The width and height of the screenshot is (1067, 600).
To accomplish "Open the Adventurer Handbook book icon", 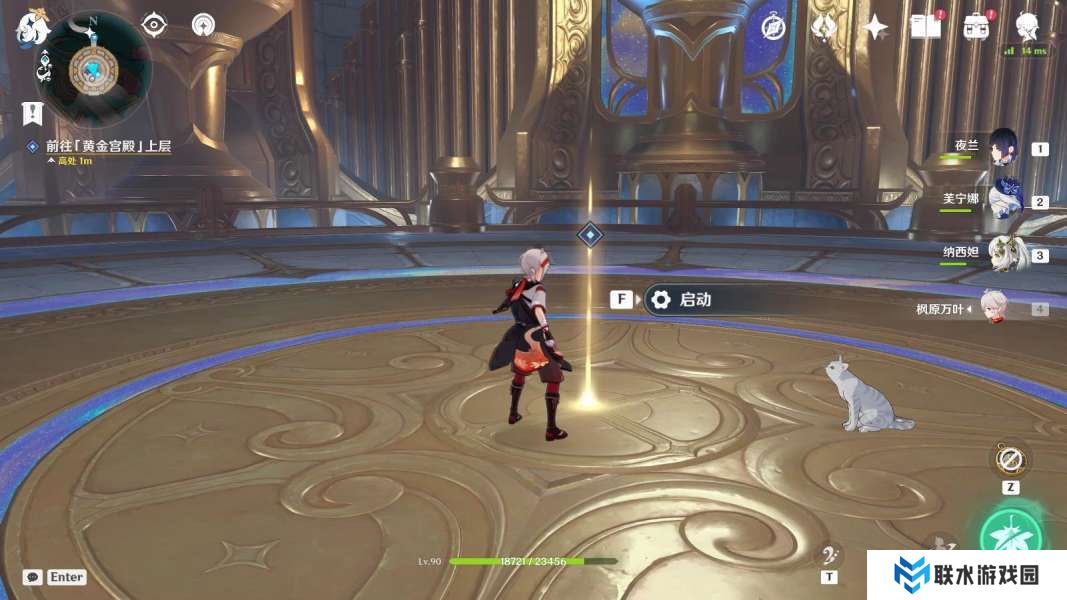I will pyautogui.click(x=925, y=27).
